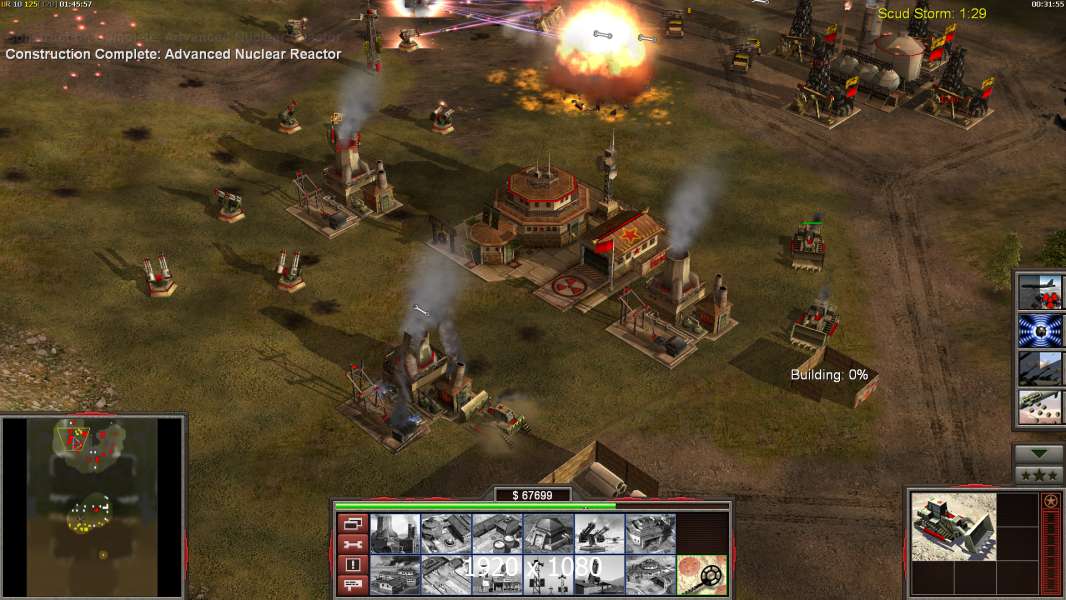Open the three-star generals promotion button
The width and height of the screenshot is (1066, 600).
pyautogui.click(x=1039, y=475)
